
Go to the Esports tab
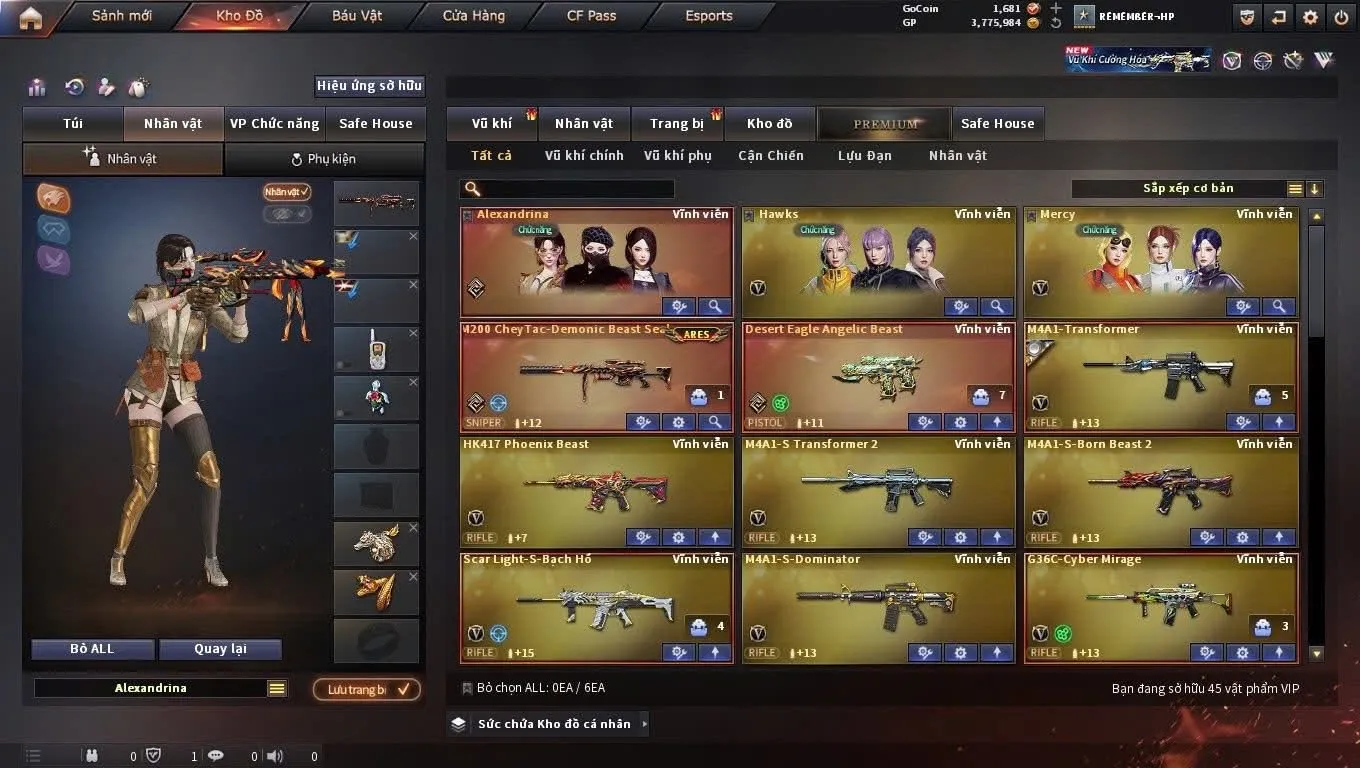click(x=709, y=16)
